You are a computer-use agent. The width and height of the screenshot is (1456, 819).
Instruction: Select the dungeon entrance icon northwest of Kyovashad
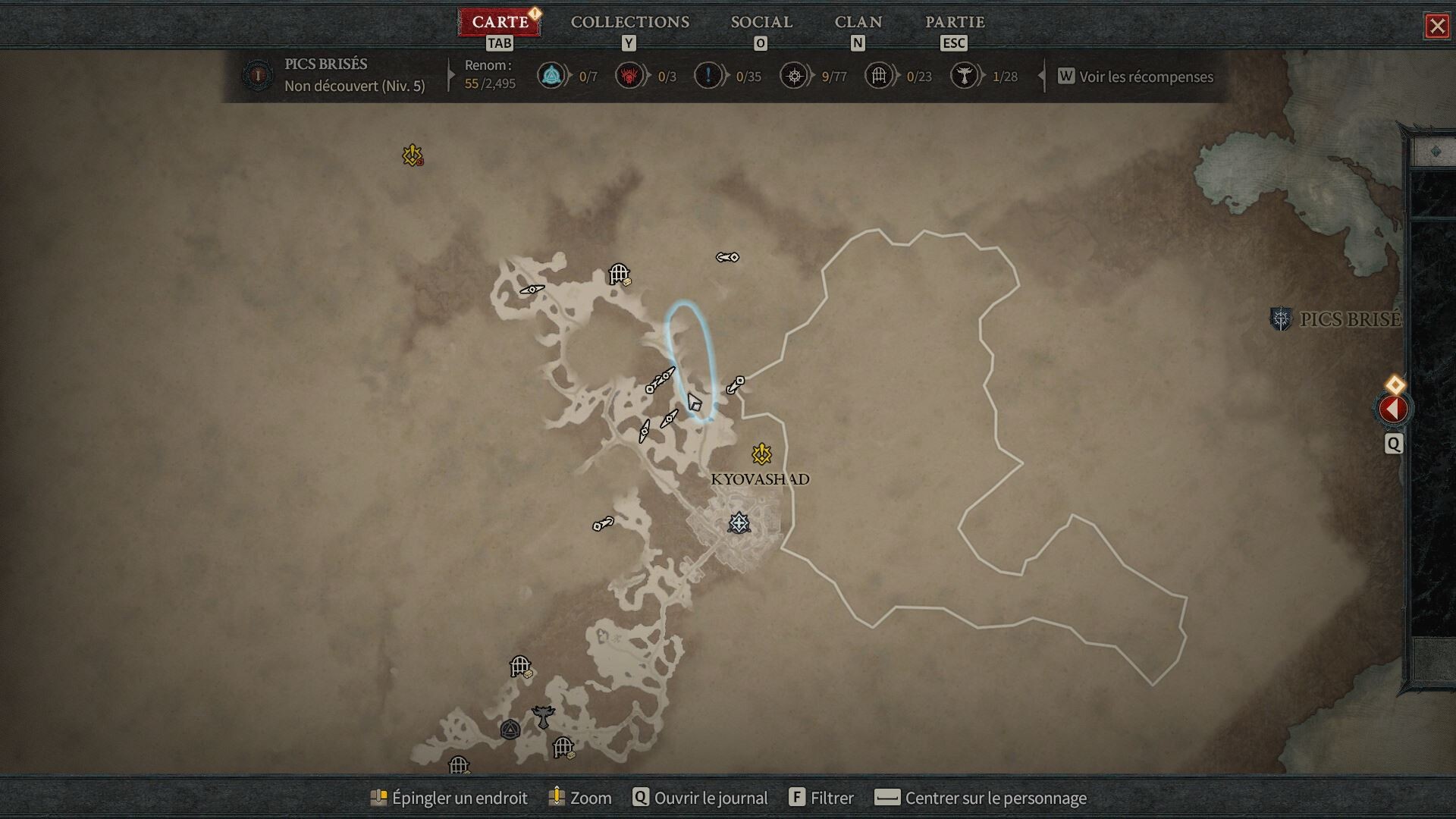coord(619,273)
